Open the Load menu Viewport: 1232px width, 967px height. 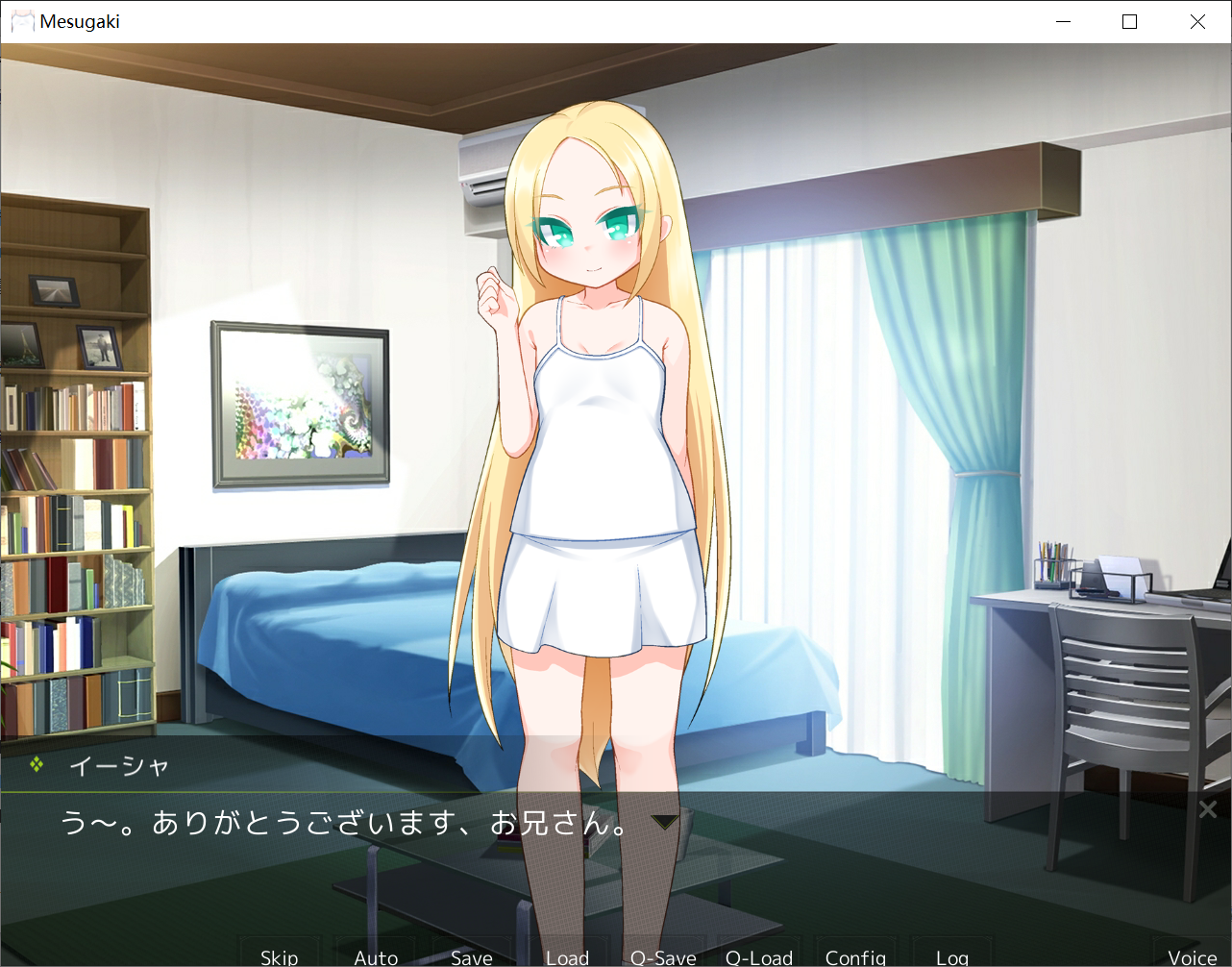pos(567,955)
